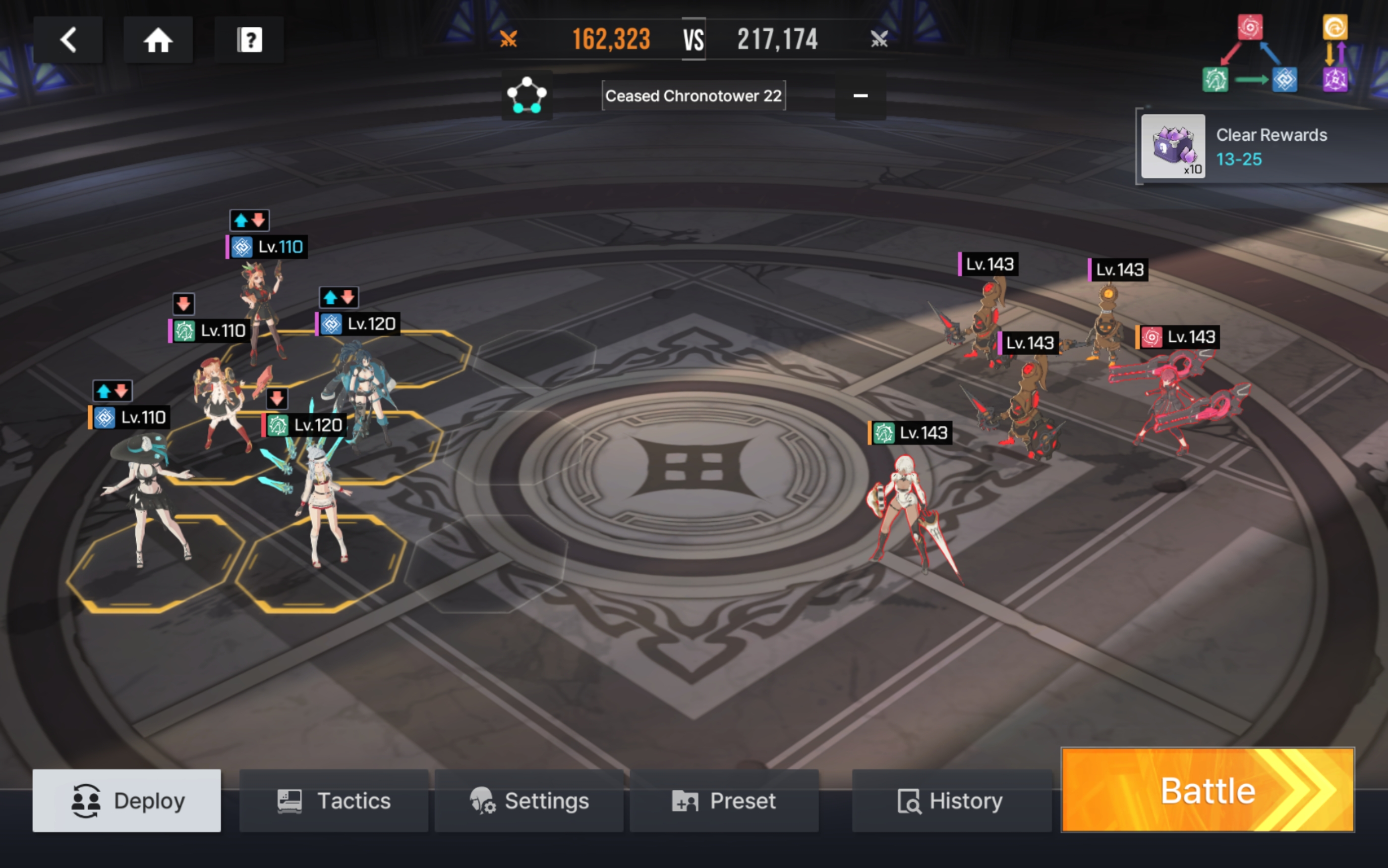Show the element advantage chart
This screenshot has width=1388, height=868.
click(x=1275, y=54)
